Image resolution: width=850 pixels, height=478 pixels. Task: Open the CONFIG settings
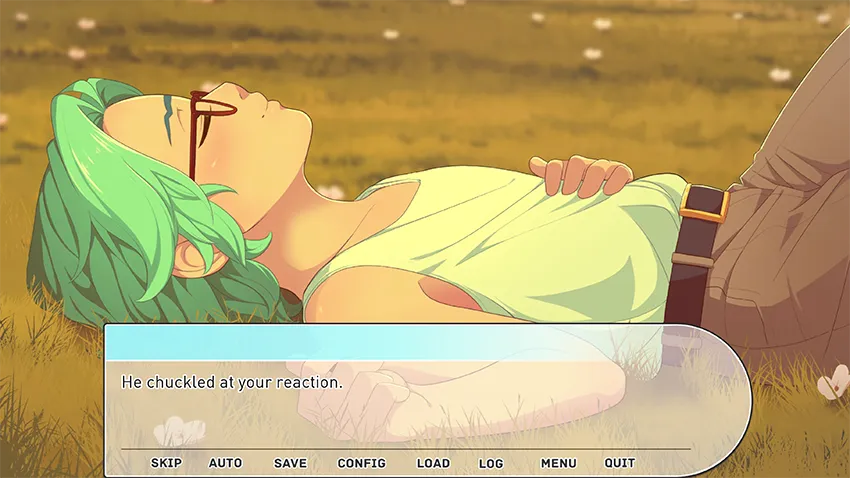point(361,464)
